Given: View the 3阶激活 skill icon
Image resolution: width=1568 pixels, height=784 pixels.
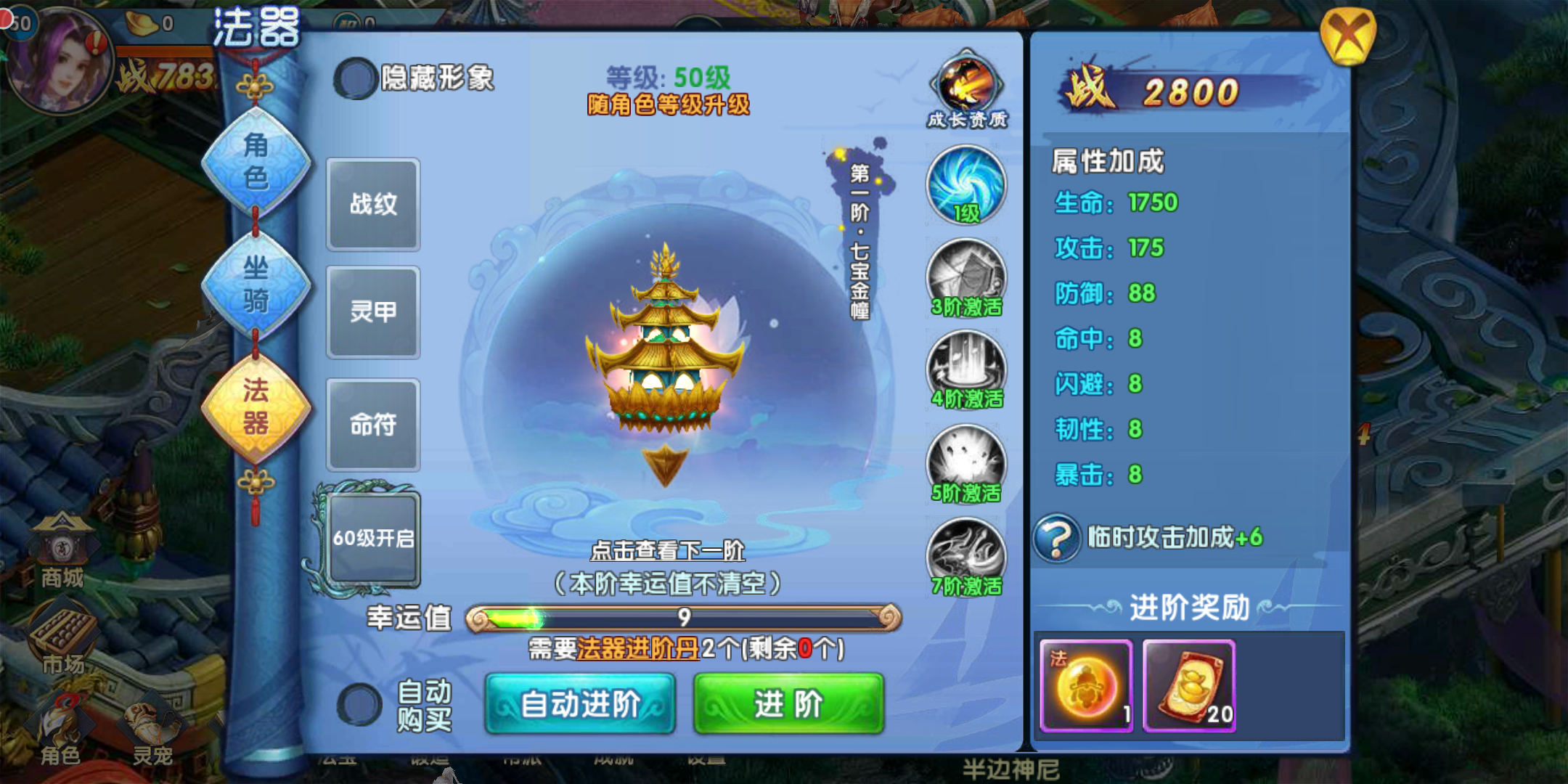Looking at the screenshot, I should coord(966,278).
